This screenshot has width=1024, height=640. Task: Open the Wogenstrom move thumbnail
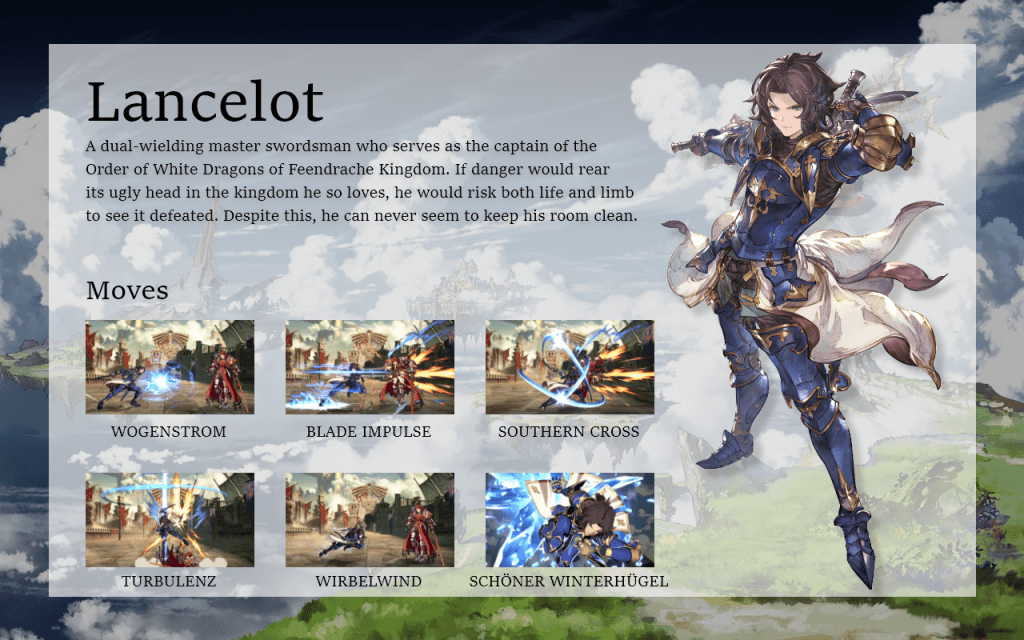click(169, 367)
